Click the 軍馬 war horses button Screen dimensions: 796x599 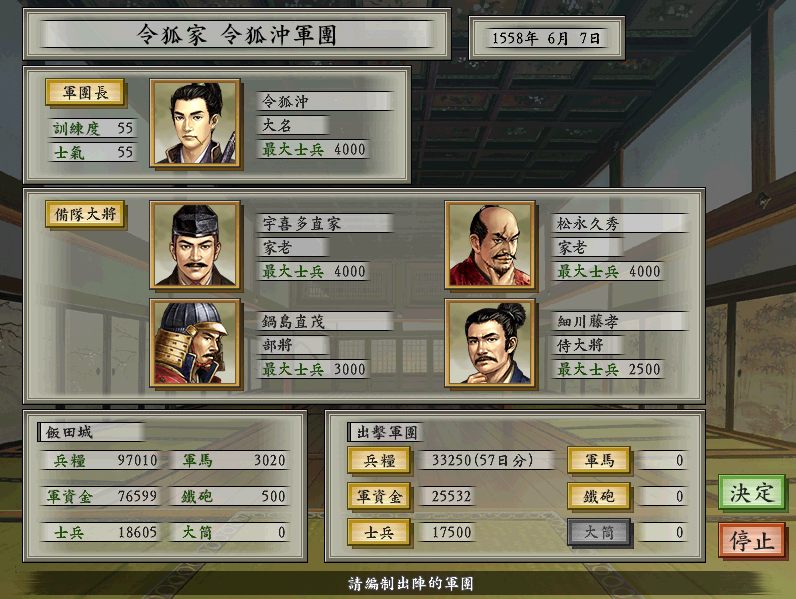point(599,460)
